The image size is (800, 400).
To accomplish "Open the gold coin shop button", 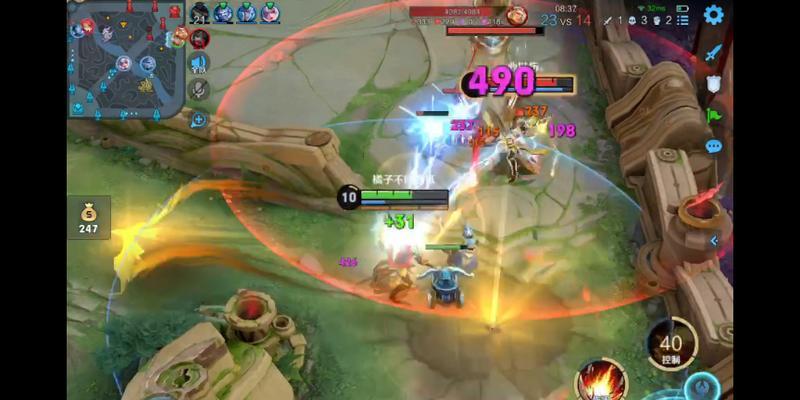I will tap(89, 216).
